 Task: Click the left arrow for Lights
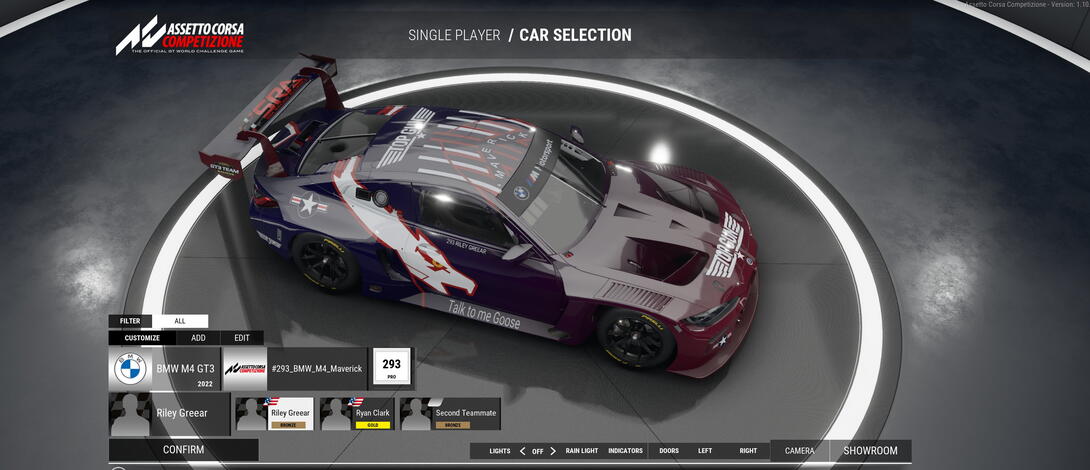point(522,451)
